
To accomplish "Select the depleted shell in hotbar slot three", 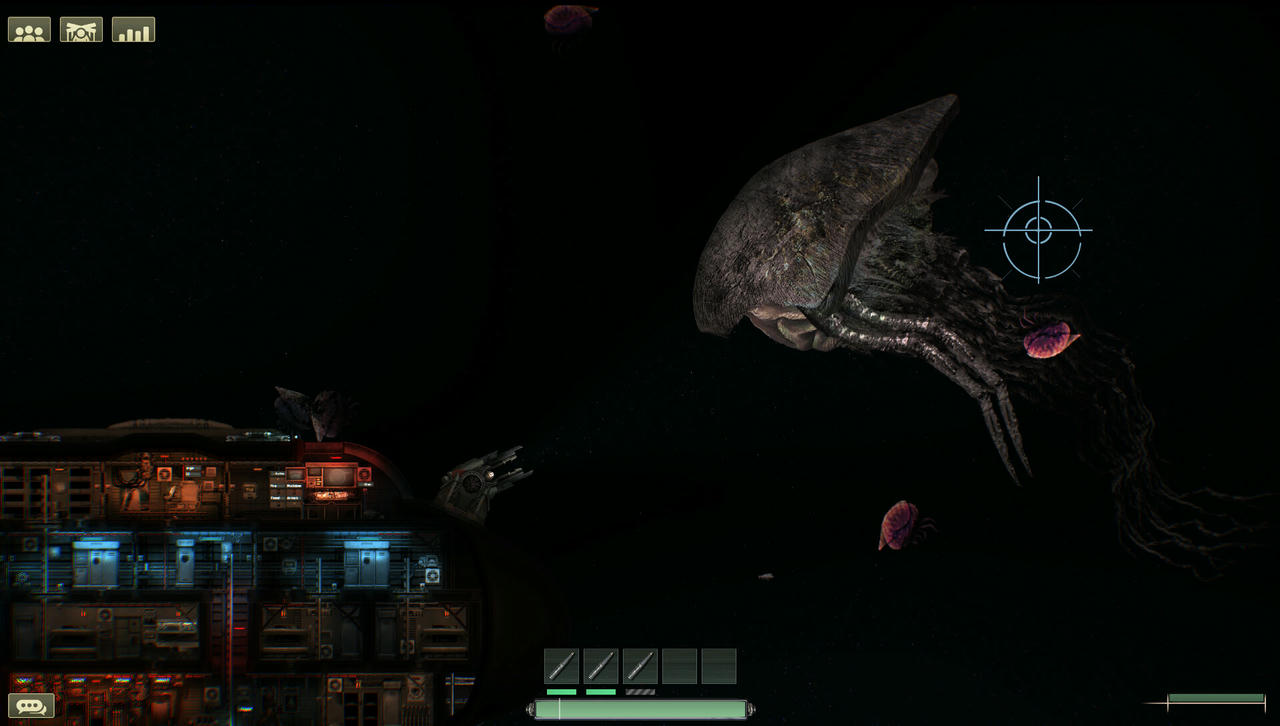I will pyautogui.click(x=640, y=664).
